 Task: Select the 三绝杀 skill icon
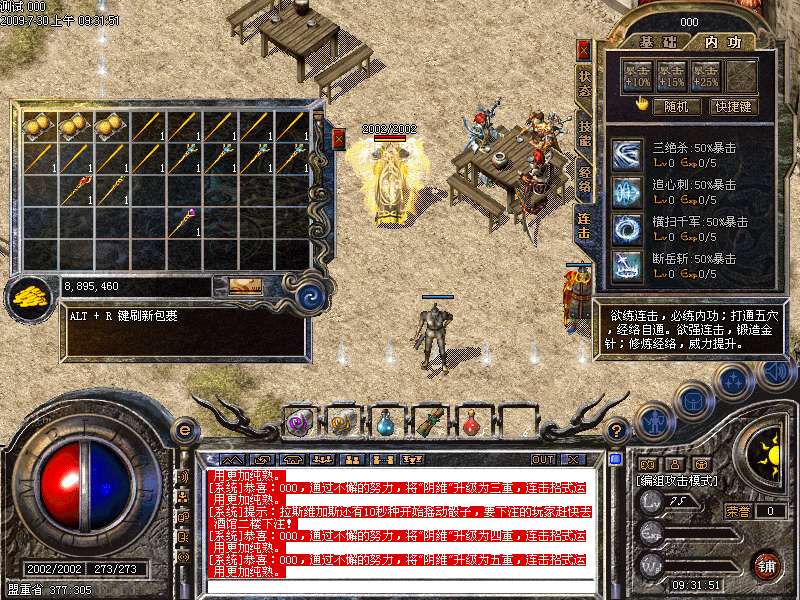click(628, 155)
